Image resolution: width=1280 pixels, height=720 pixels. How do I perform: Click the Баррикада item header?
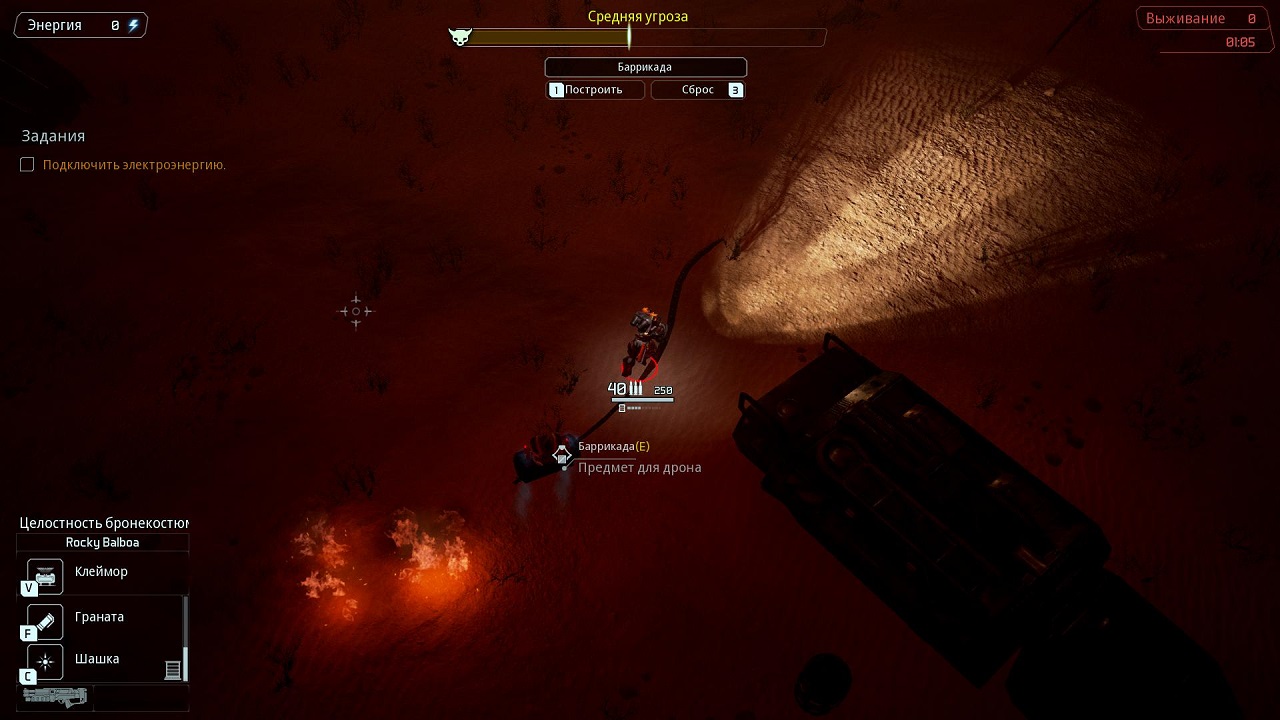645,67
